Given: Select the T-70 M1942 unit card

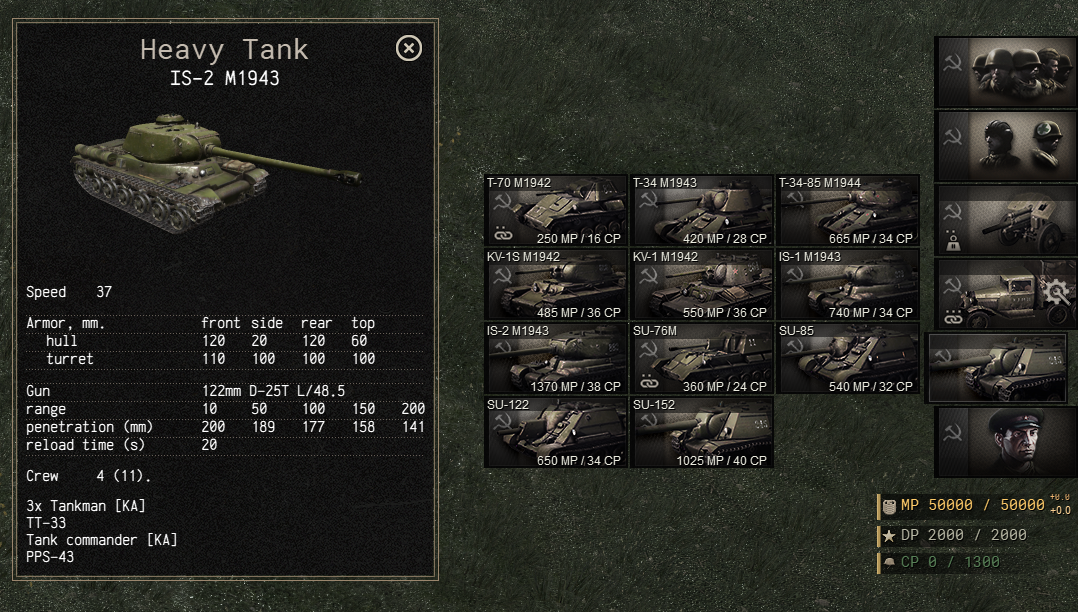Looking at the screenshot, I should (x=555, y=211).
